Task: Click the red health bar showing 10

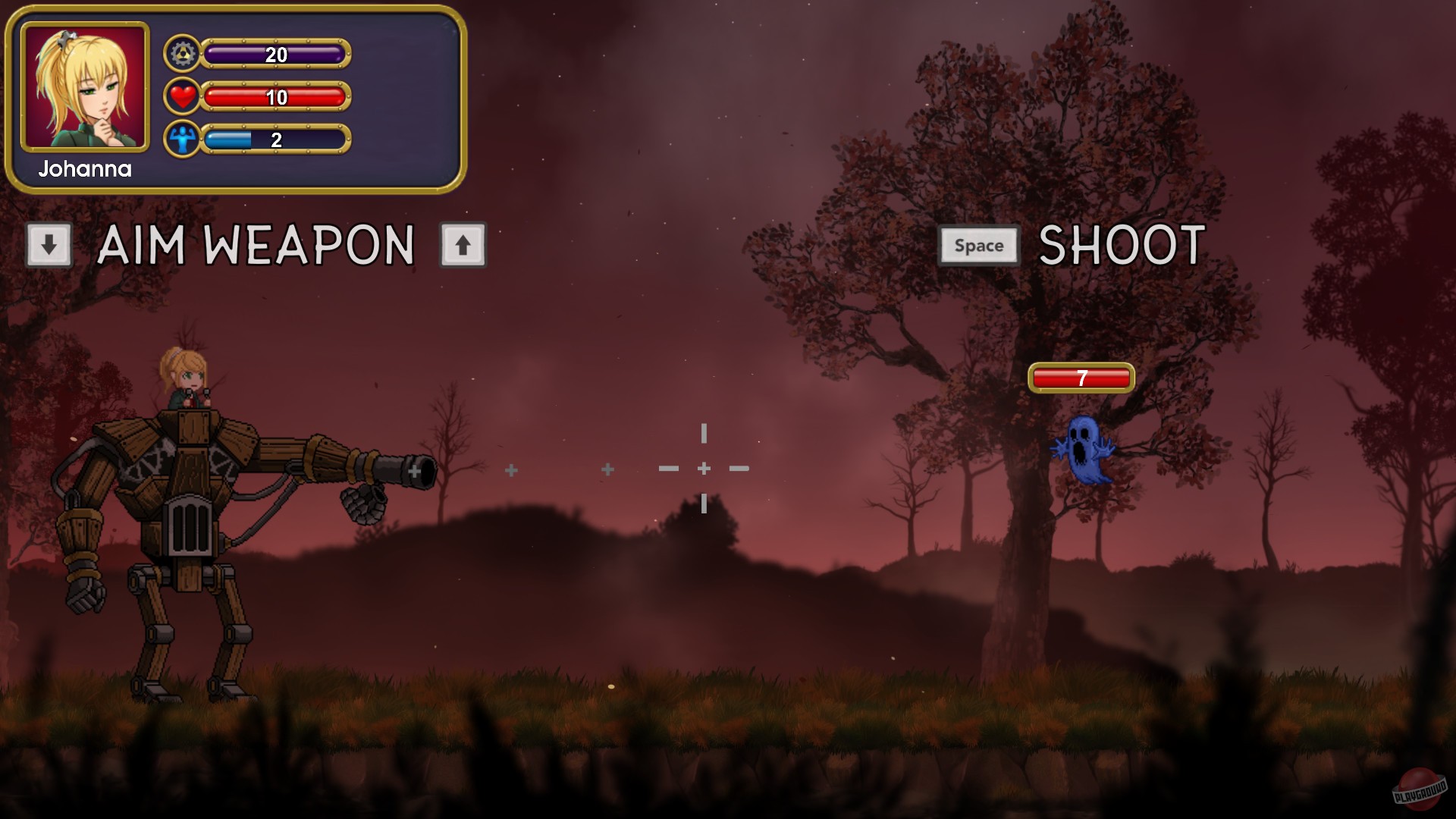Action: click(x=277, y=96)
